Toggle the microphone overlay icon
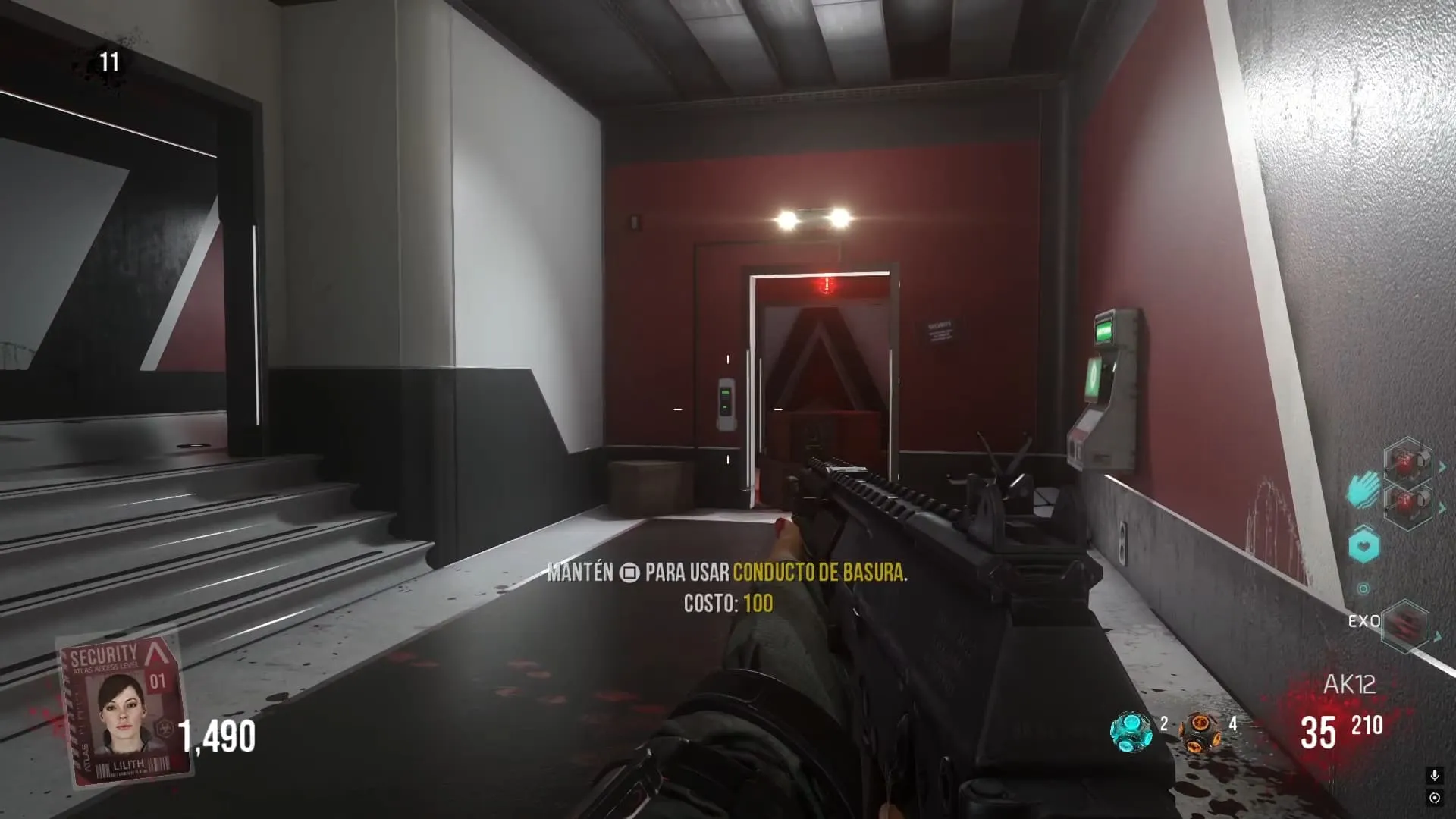The image size is (1456, 819). 1434,775
